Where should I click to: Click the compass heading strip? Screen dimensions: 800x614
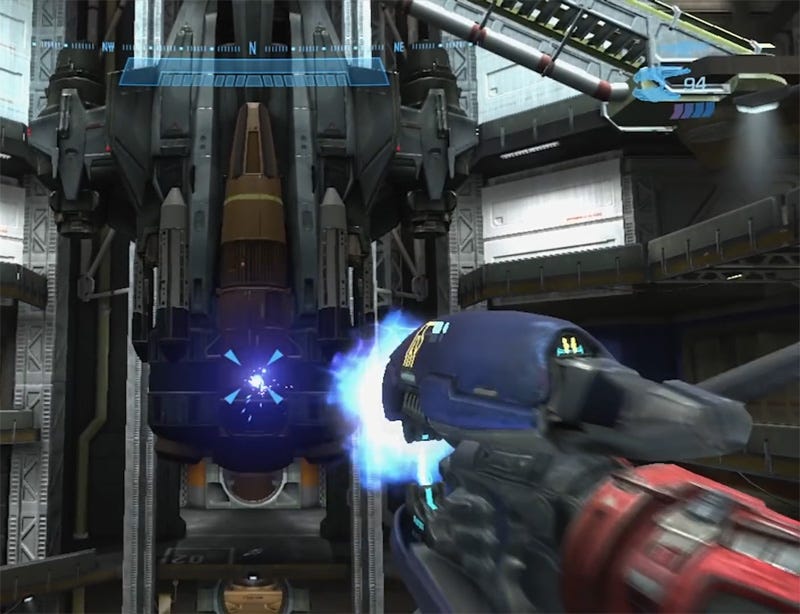tap(252, 47)
